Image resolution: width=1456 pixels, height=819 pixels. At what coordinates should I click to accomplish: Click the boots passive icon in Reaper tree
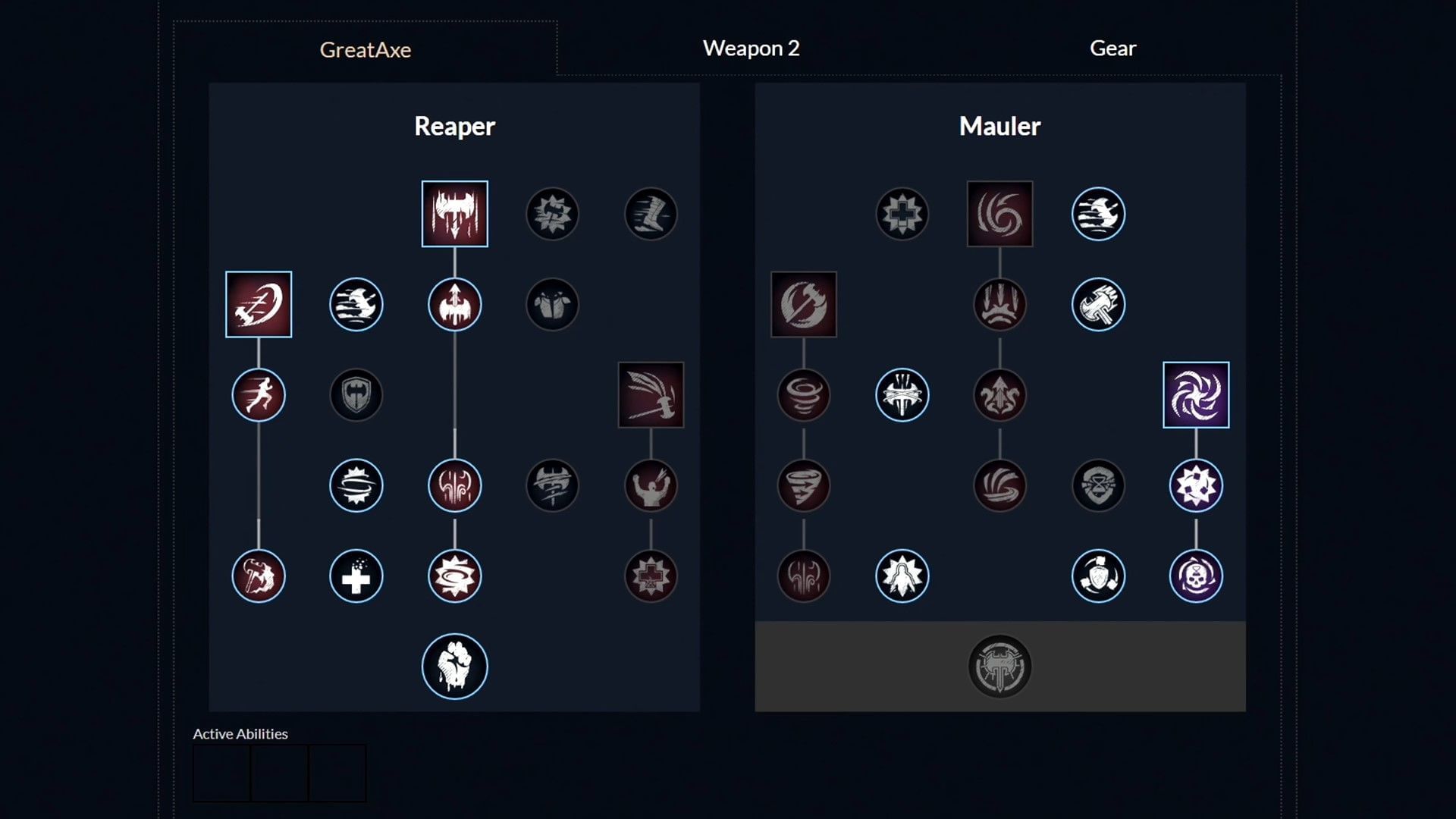(651, 213)
